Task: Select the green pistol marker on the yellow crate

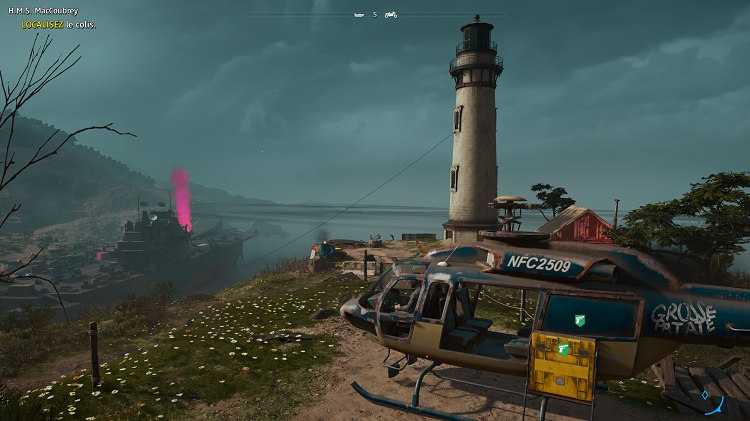Action: [563, 348]
